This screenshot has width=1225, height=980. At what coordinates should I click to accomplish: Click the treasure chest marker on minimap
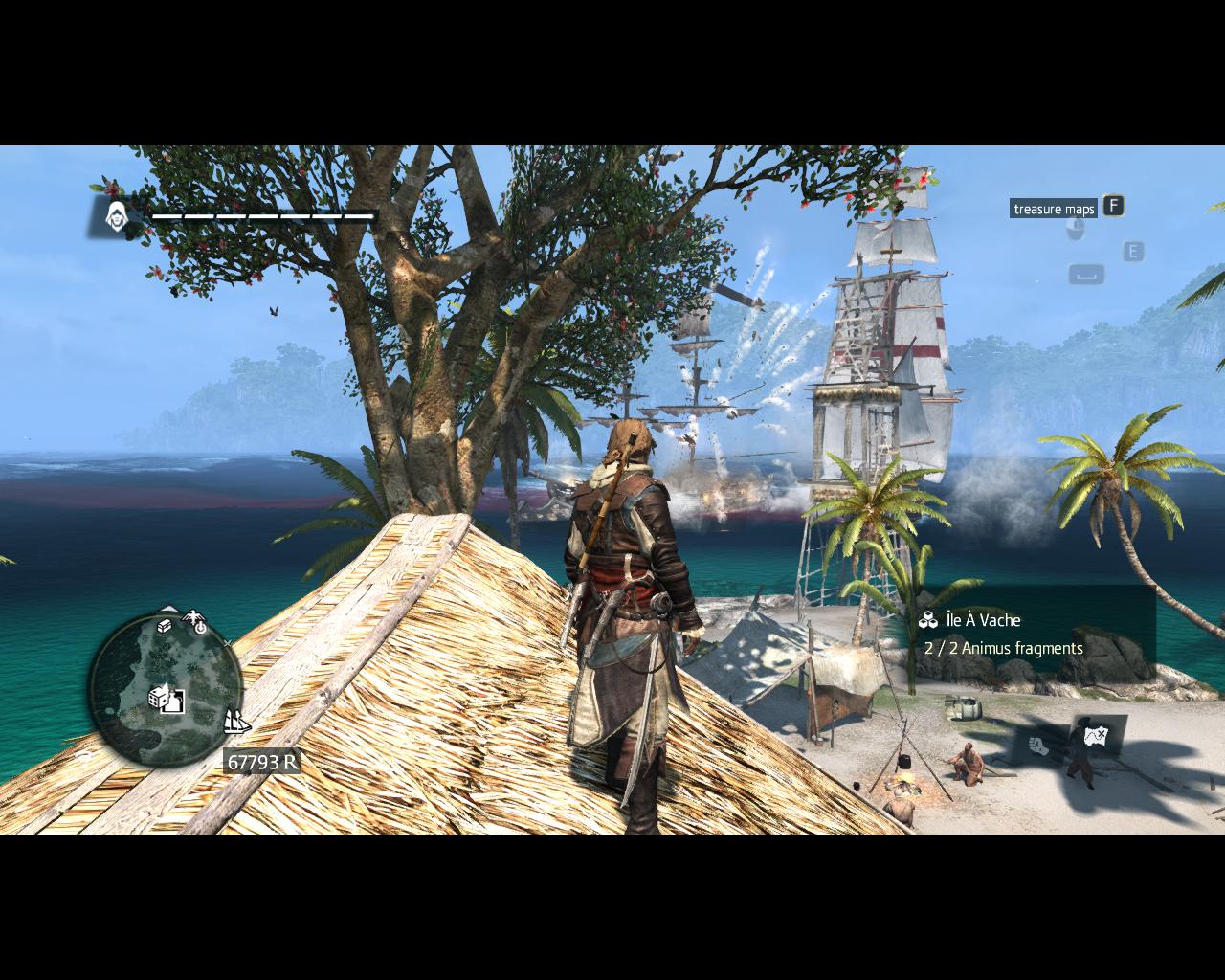click(x=165, y=626)
